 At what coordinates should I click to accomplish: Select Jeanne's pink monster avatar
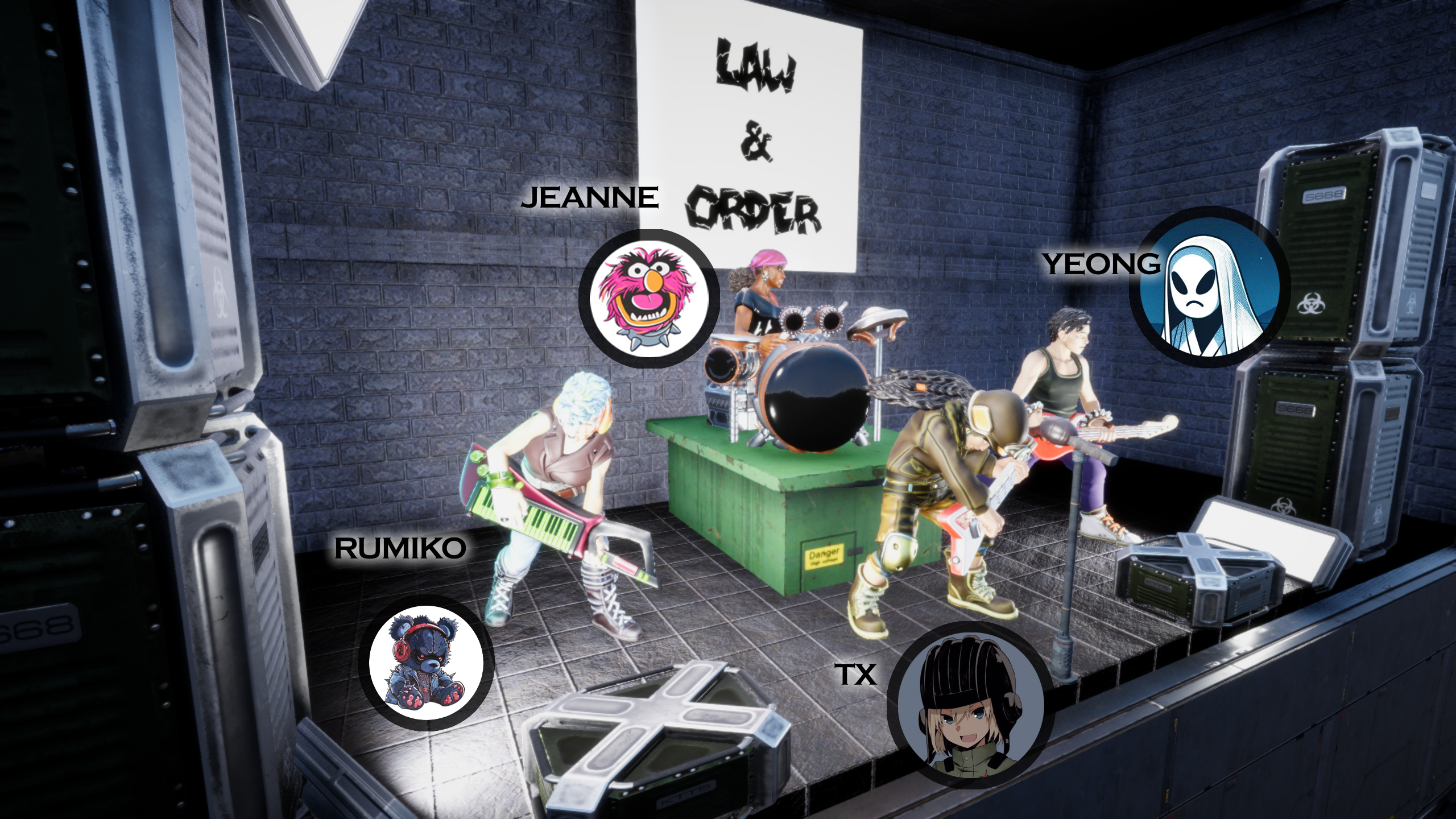(649, 299)
